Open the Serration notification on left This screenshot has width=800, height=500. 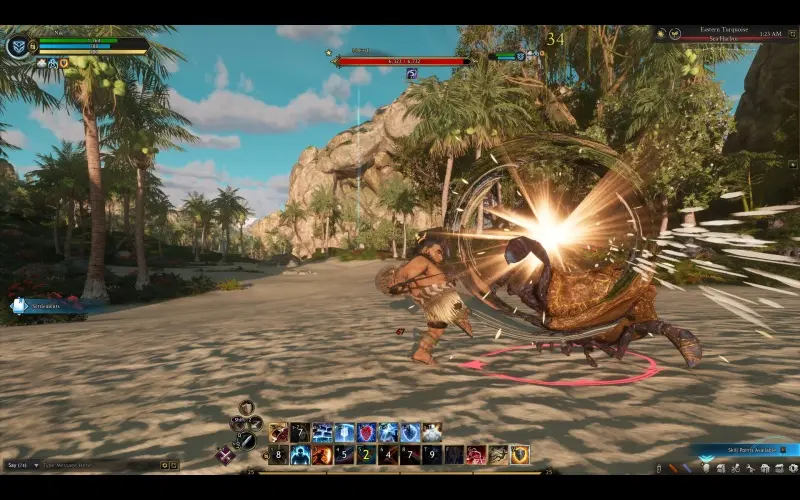(45, 306)
